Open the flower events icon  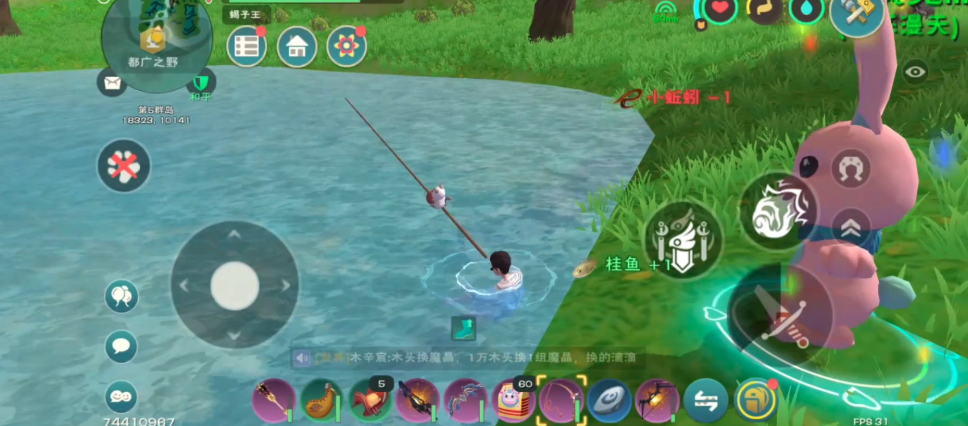pyautogui.click(x=346, y=46)
